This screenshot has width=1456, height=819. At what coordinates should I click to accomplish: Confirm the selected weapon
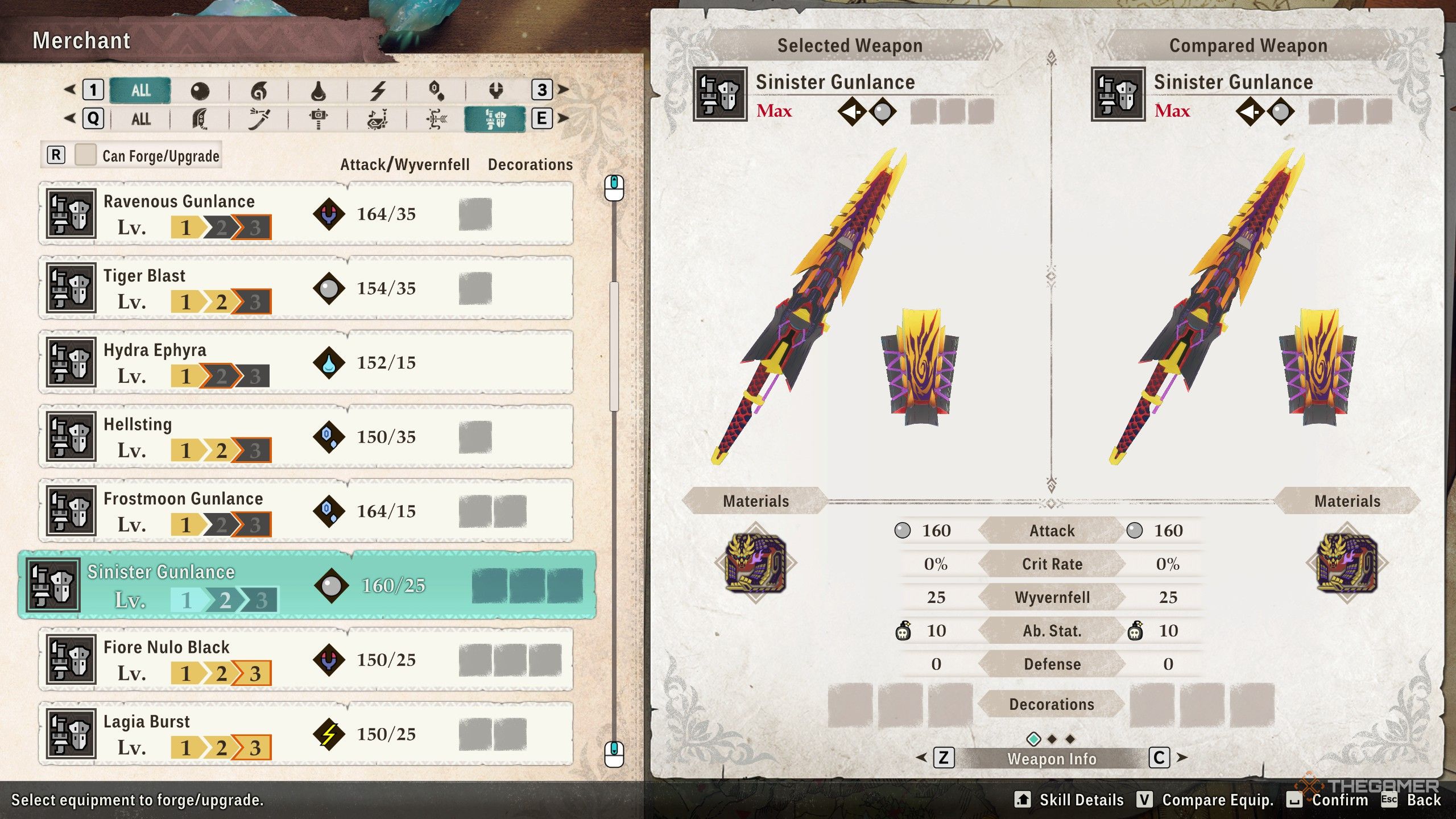[1339, 800]
